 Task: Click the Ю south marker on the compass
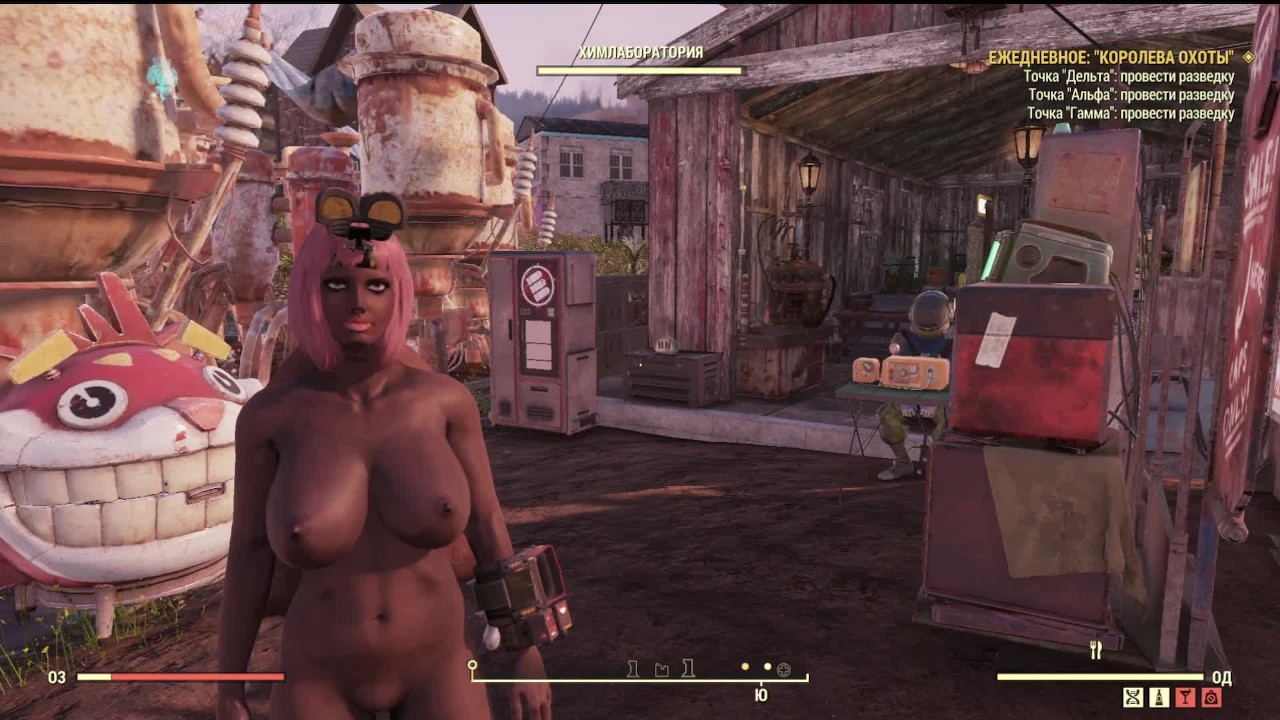click(x=761, y=694)
